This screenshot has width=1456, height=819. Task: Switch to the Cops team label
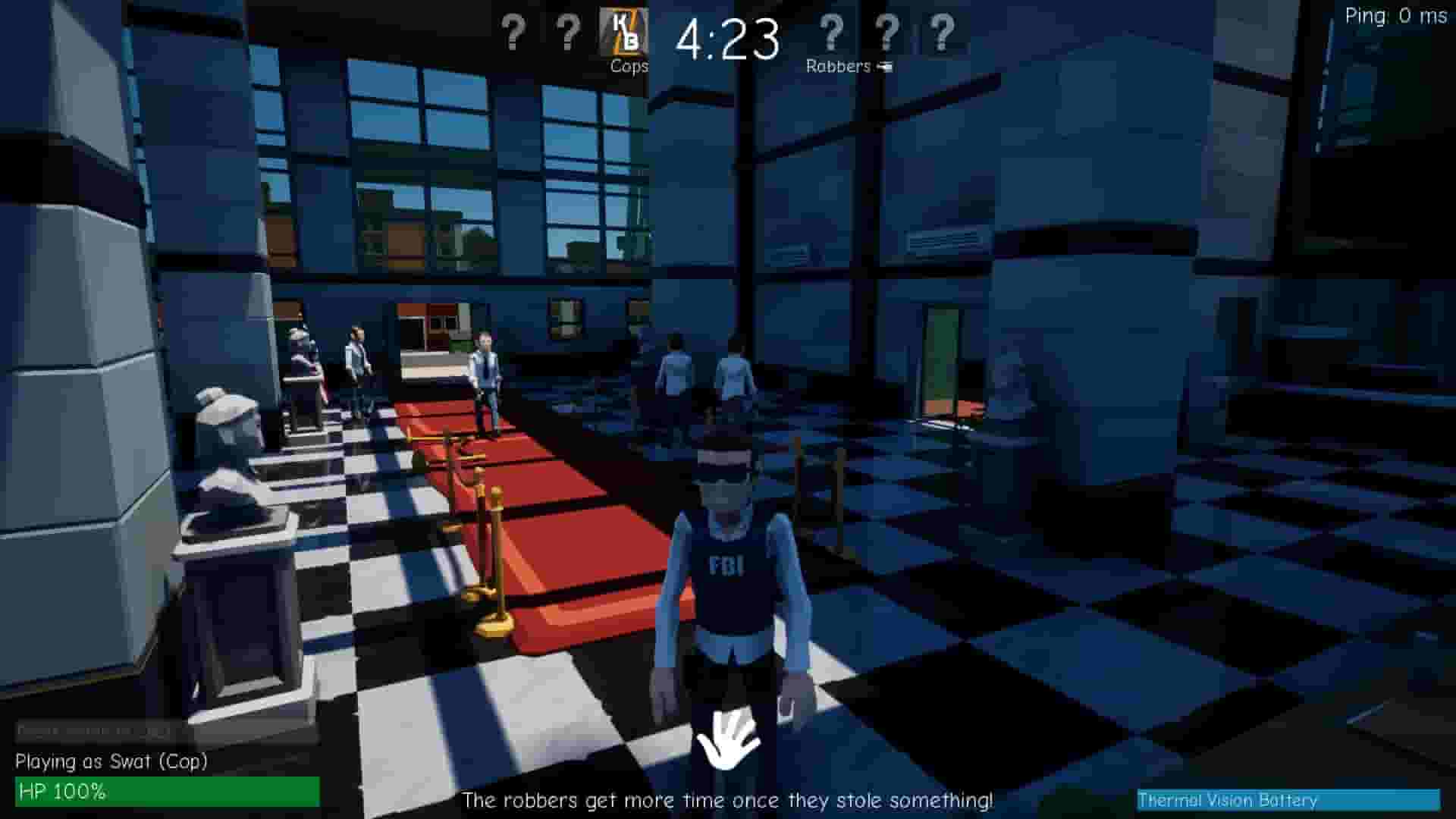pos(629,67)
